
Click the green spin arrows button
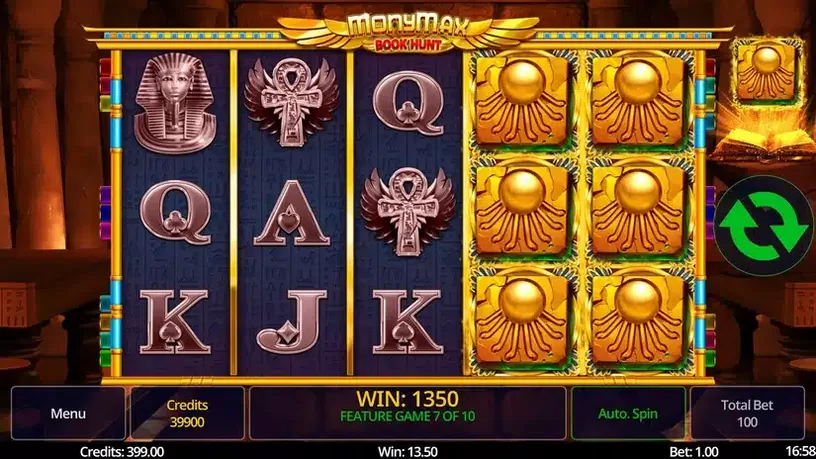(x=764, y=226)
